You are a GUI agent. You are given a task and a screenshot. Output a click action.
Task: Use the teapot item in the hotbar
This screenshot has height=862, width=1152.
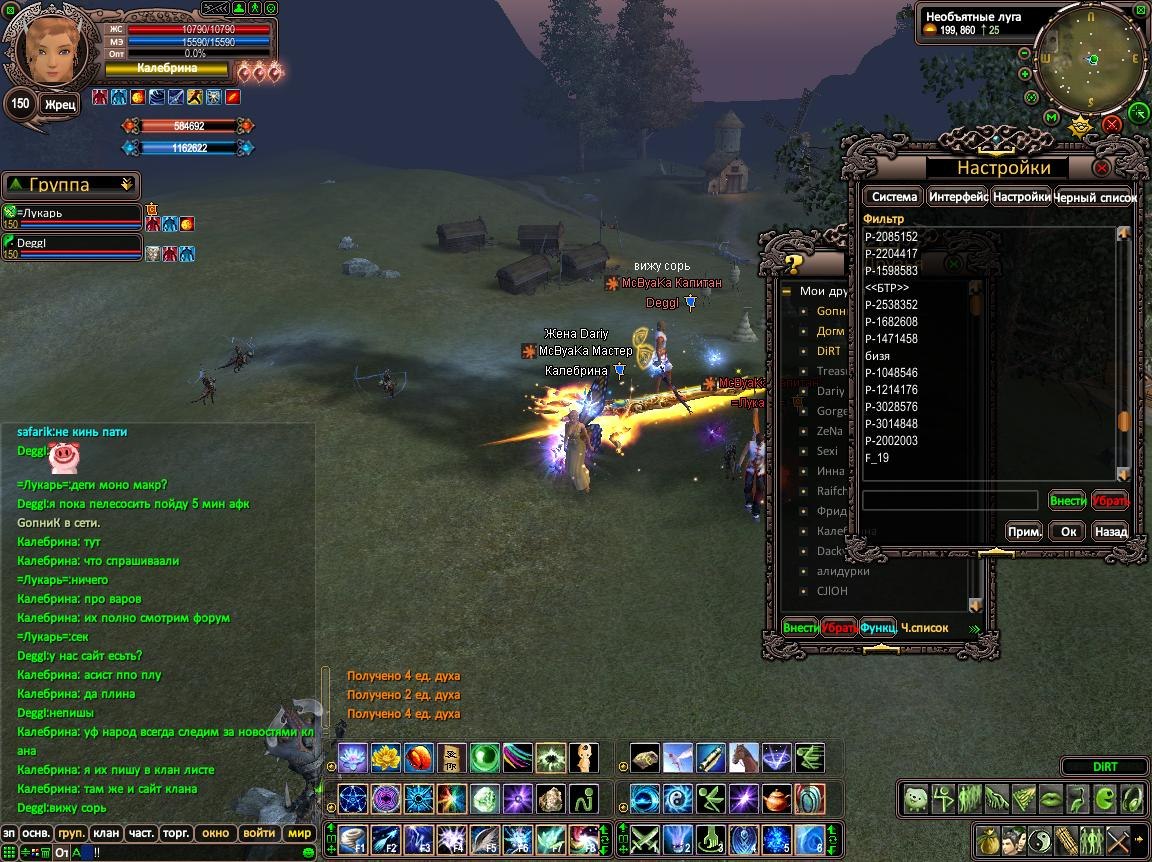pyautogui.click(x=776, y=799)
